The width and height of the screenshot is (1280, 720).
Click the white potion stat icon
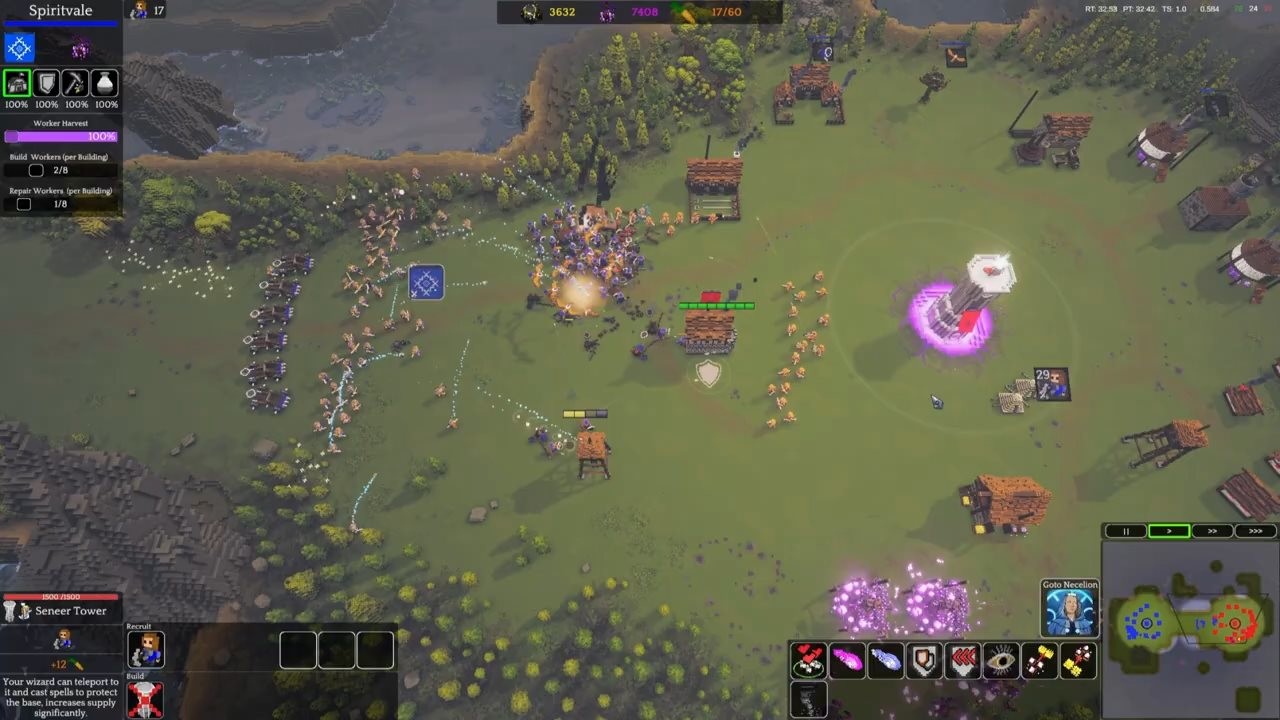[104, 83]
